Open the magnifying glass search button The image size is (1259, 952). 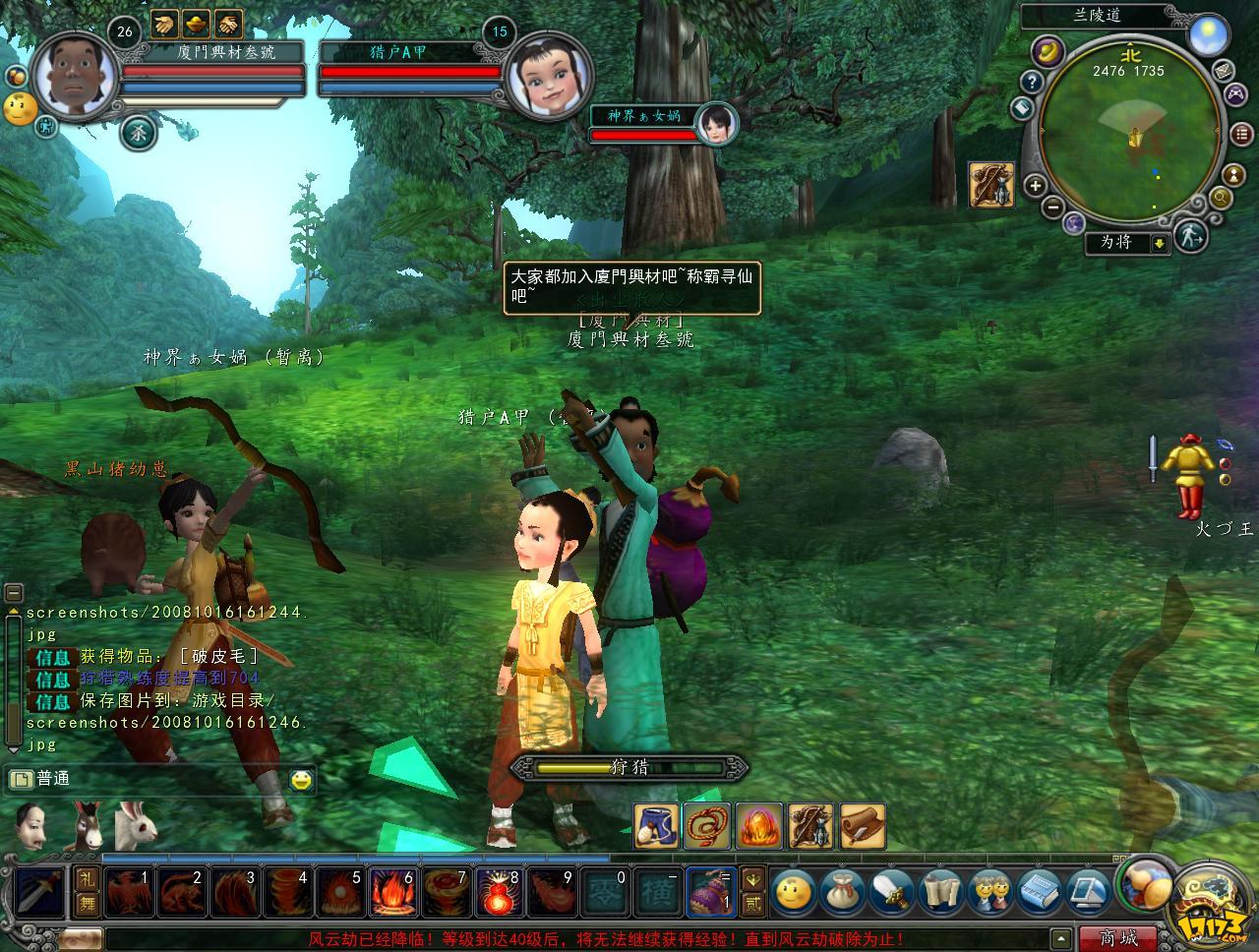1221,198
